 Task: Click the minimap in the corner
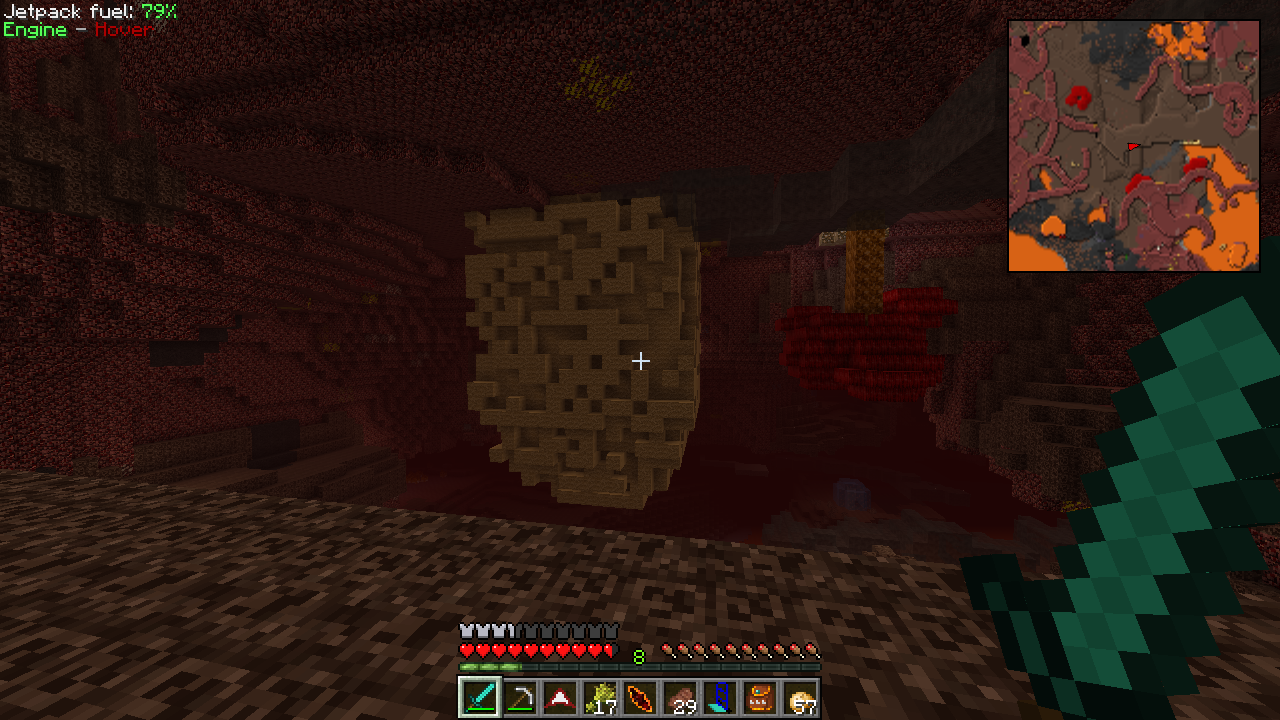click(x=1133, y=146)
